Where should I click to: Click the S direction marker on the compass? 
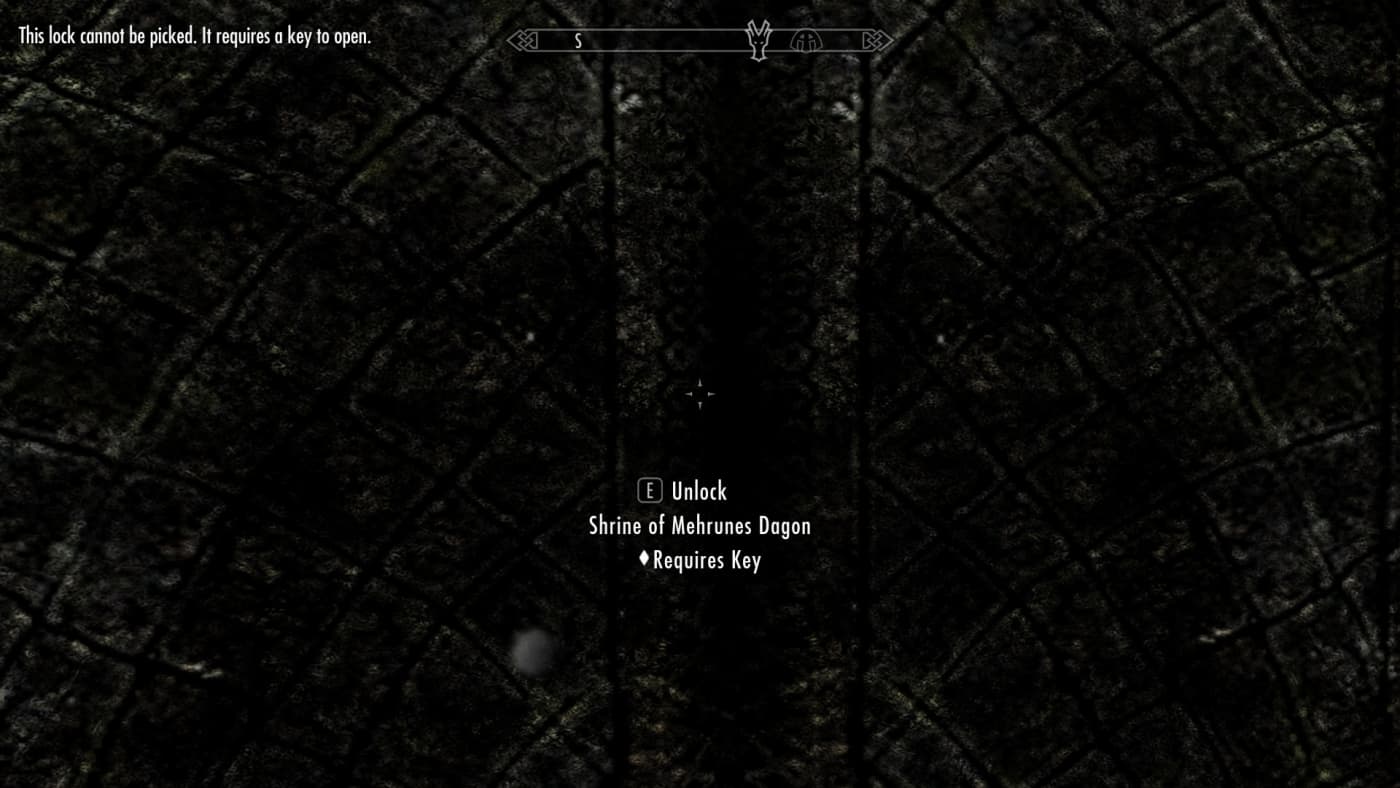(576, 41)
